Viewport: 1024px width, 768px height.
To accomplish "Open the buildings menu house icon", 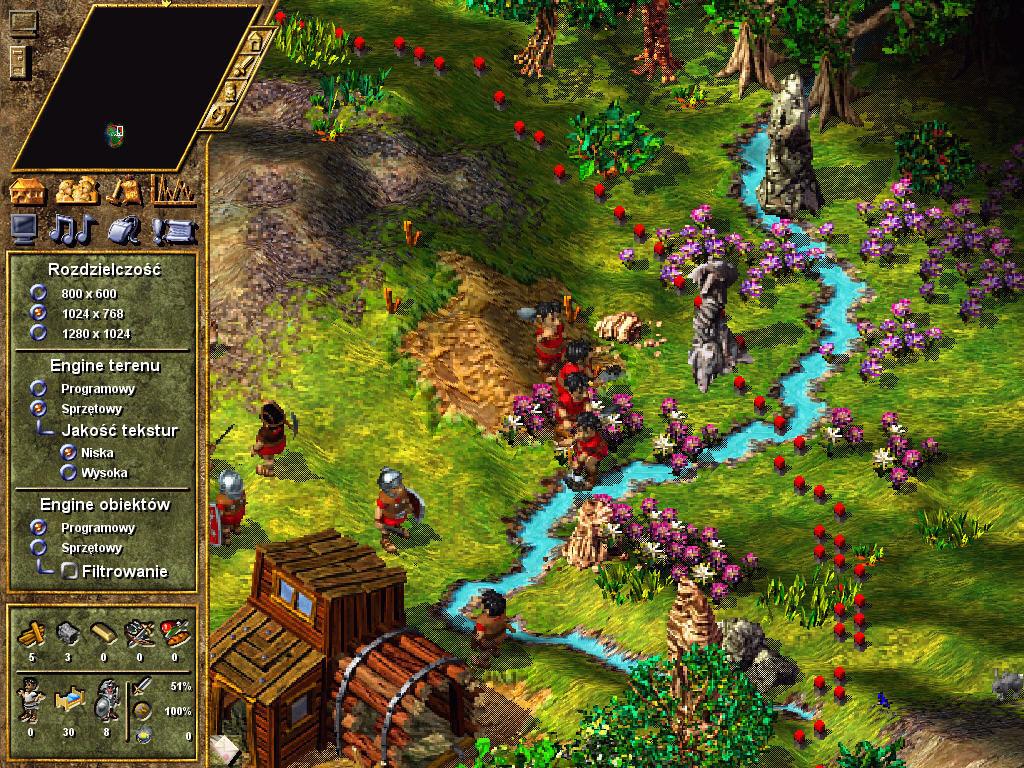I will [28, 190].
